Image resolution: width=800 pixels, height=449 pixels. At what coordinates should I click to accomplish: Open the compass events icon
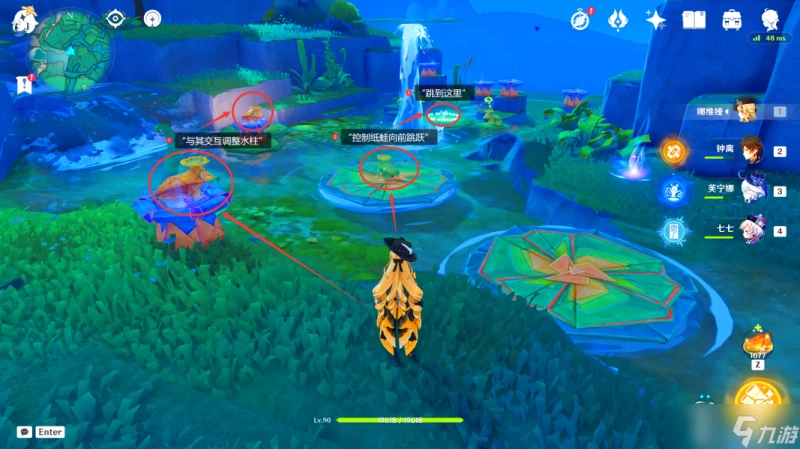[581, 19]
